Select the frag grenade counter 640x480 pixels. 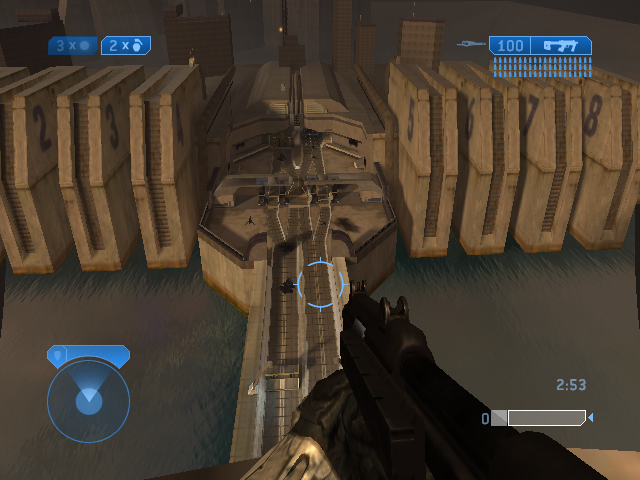point(126,45)
